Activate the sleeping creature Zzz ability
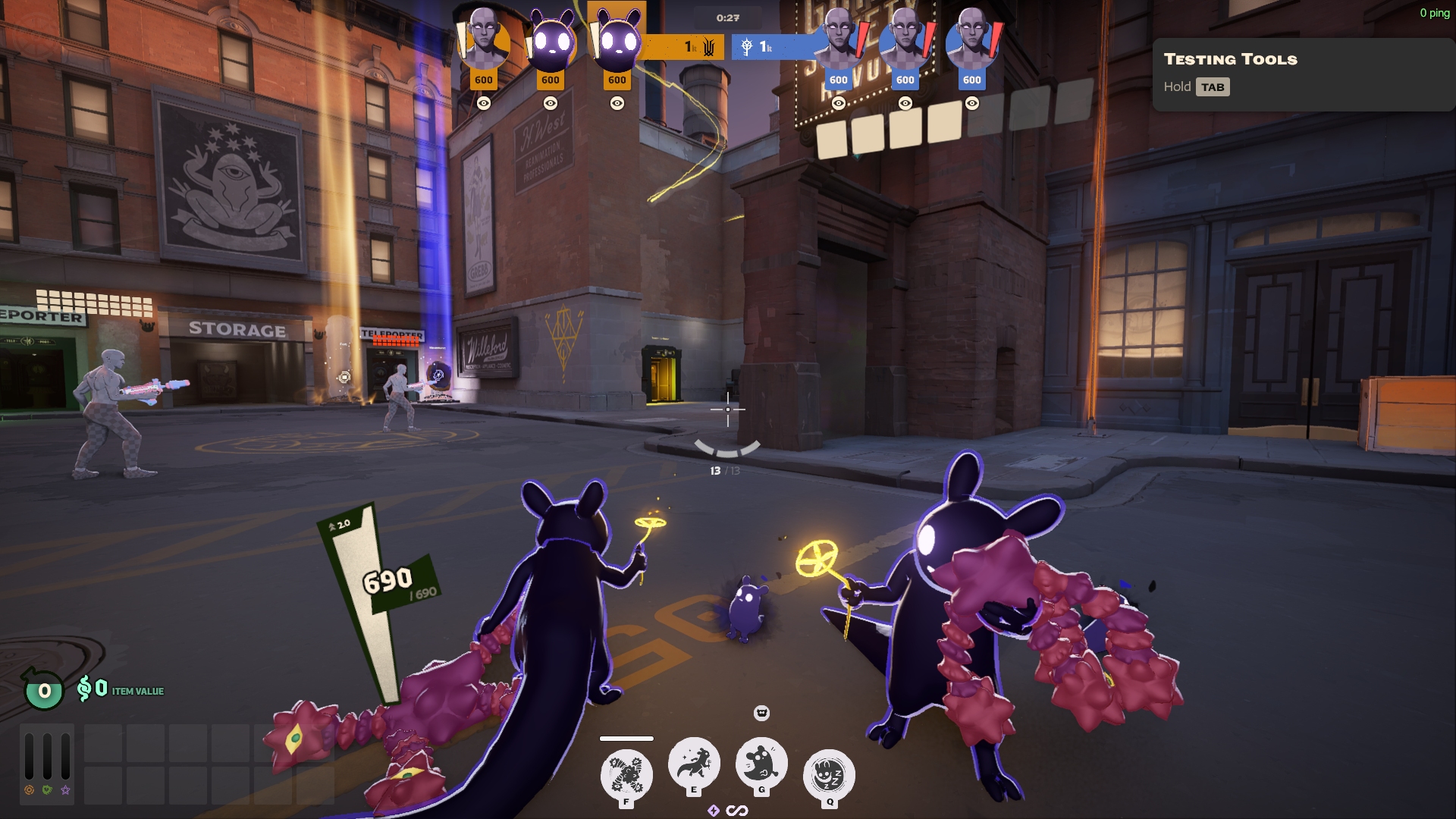The height and width of the screenshot is (819, 1456). (x=829, y=774)
